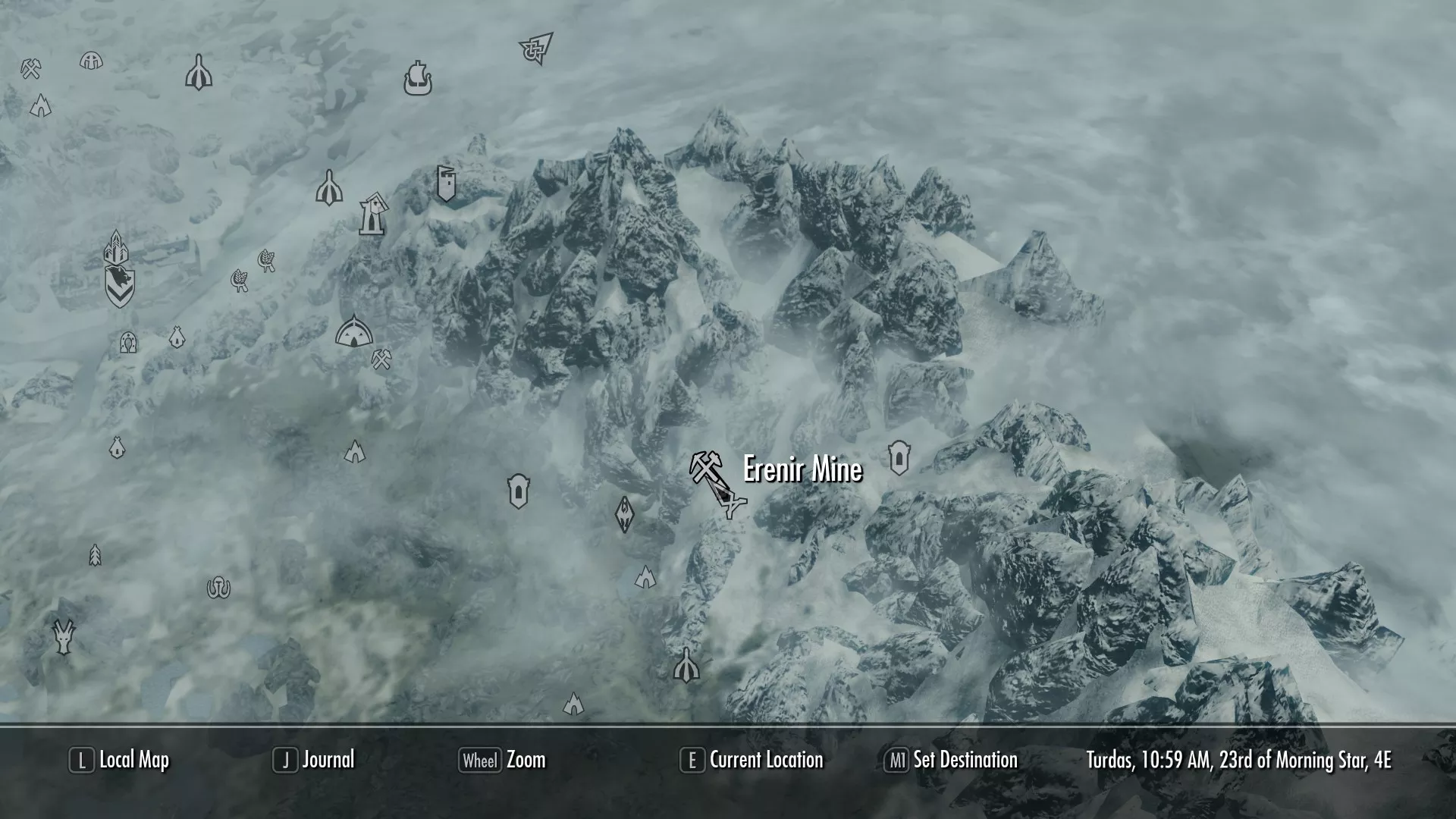Select the arrow-shaped quest marker
1456x819 pixels.
click(x=537, y=49)
